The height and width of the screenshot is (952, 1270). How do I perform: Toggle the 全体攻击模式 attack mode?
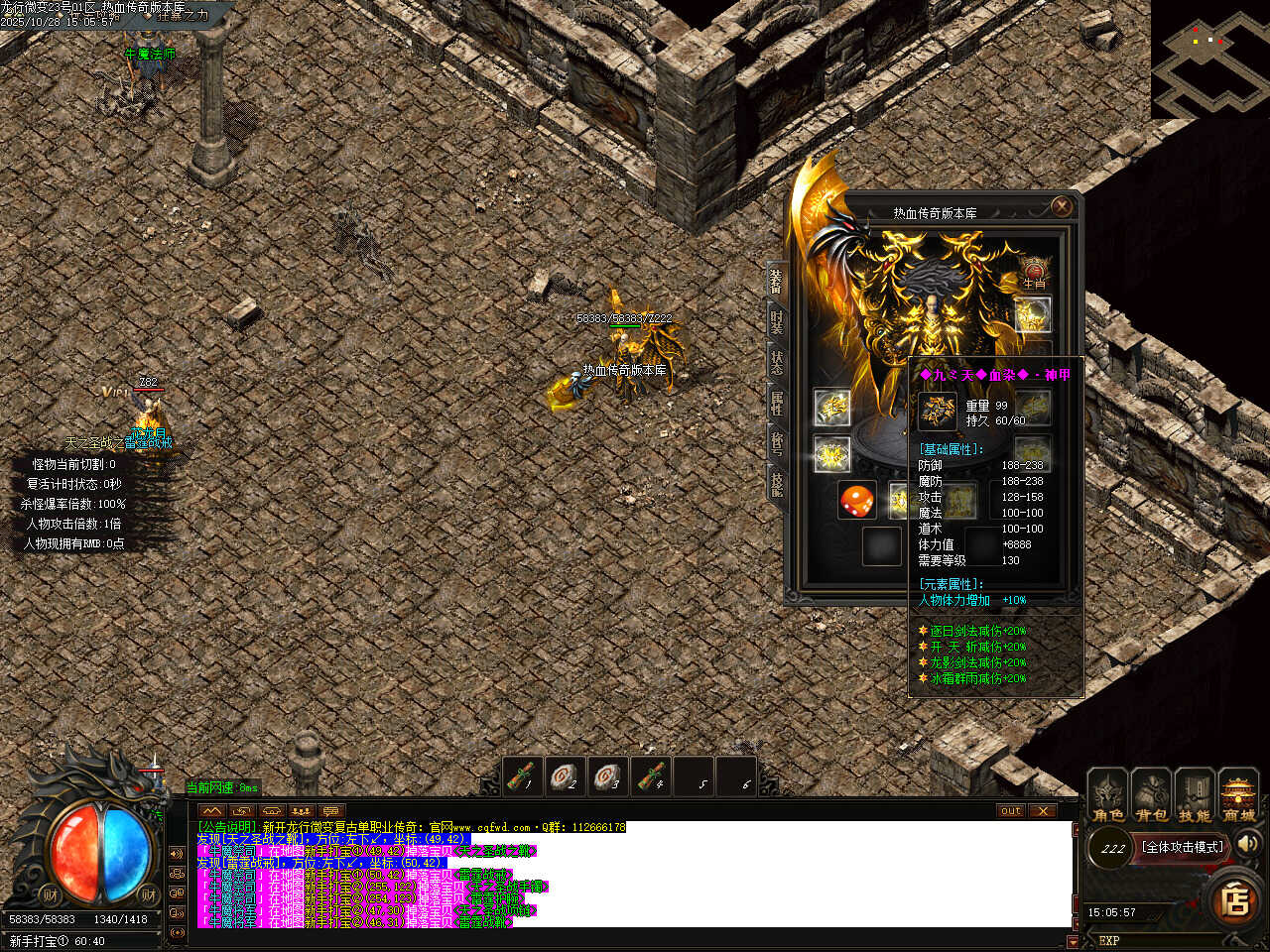pos(1182,847)
